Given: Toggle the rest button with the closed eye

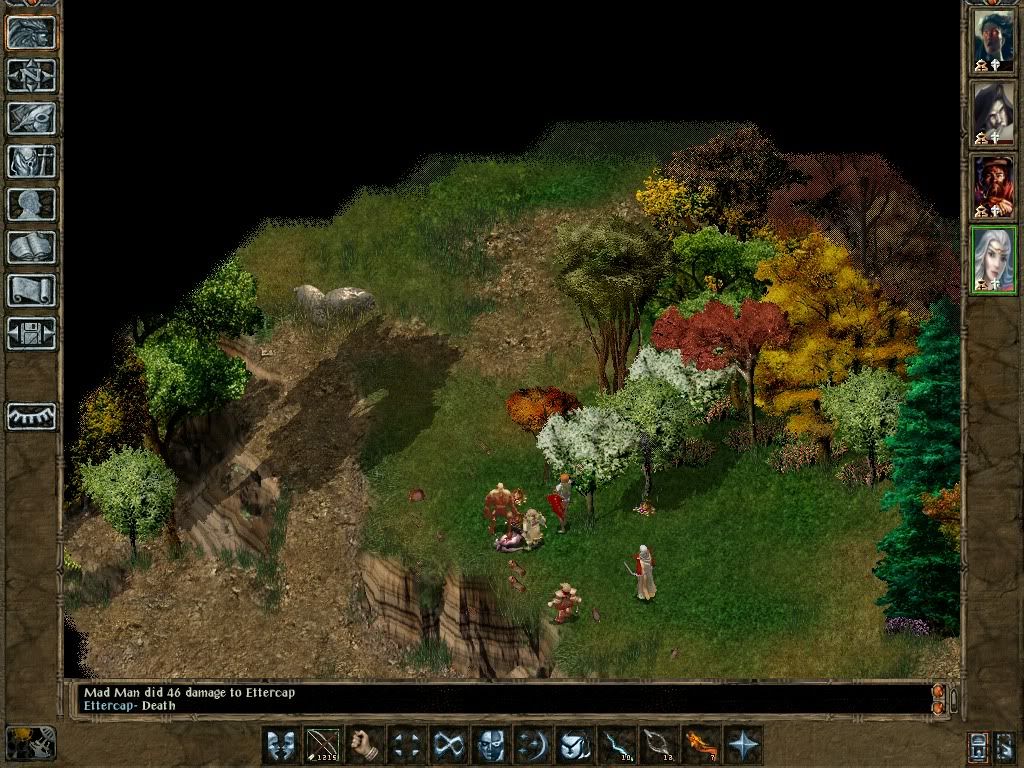Looking at the screenshot, I should pos(31,415).
